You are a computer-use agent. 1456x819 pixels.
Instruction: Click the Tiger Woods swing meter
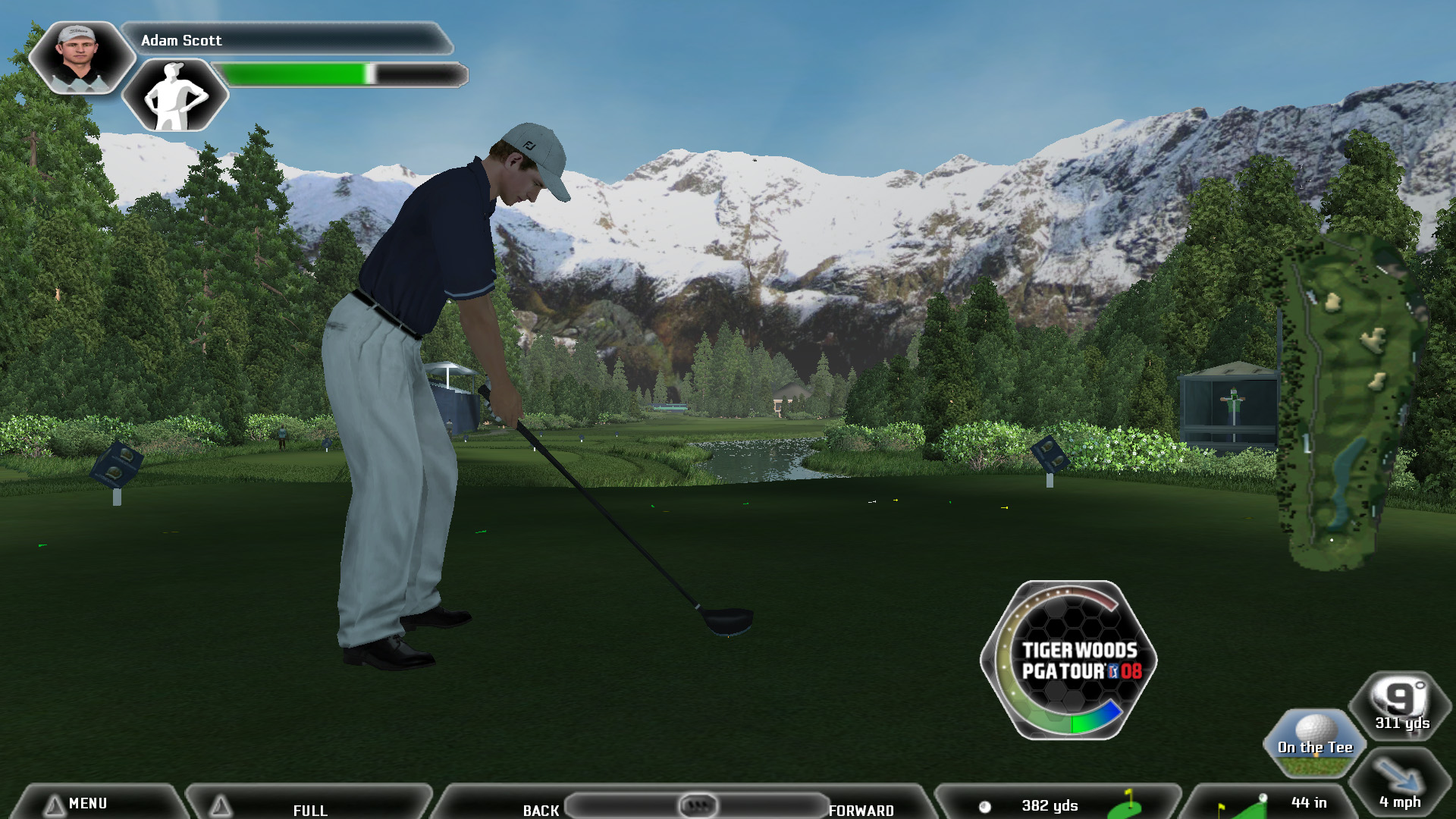(1069, 660)
